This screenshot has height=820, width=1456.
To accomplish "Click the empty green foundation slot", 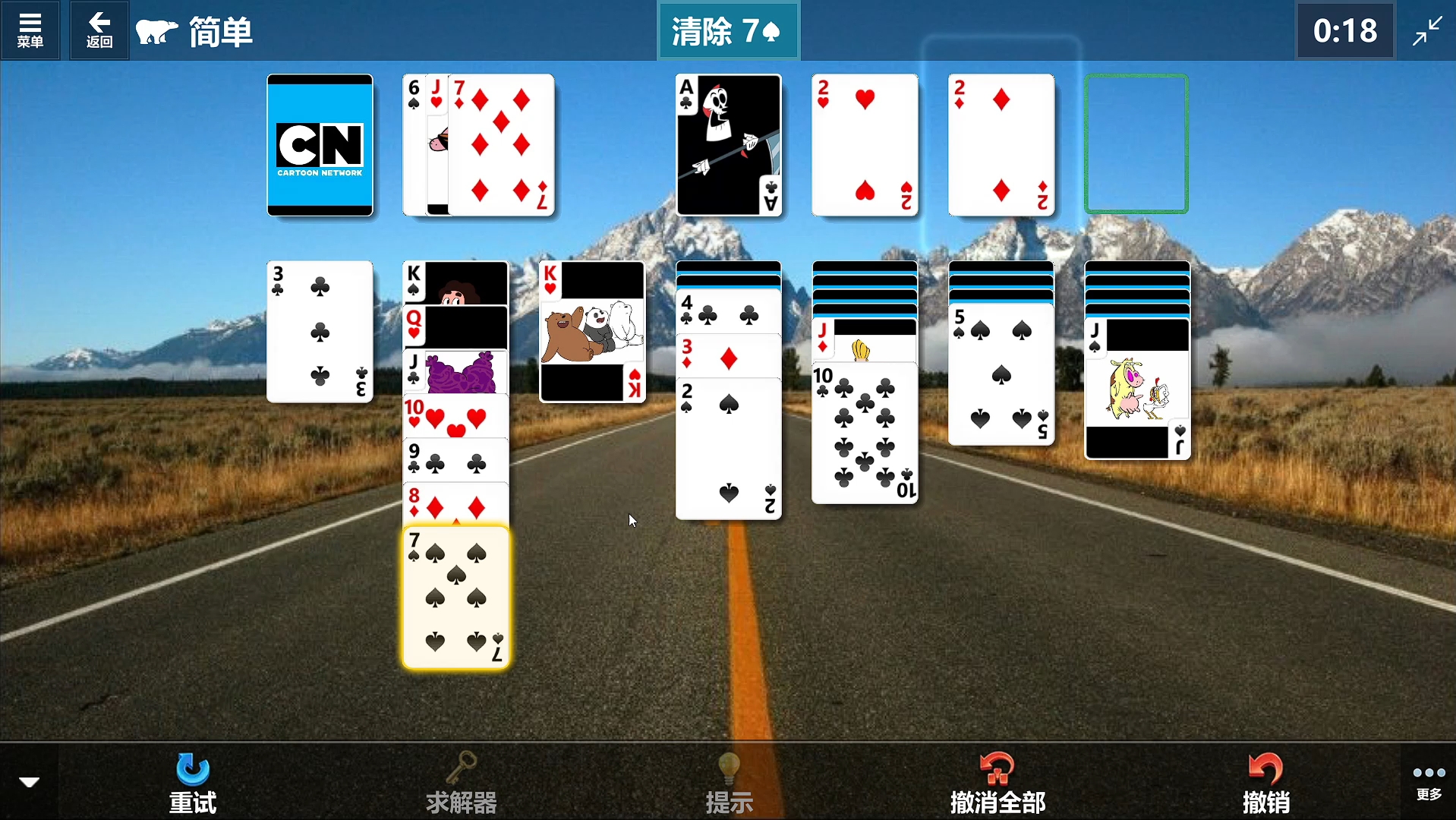I will click(x=1136, y=144).
